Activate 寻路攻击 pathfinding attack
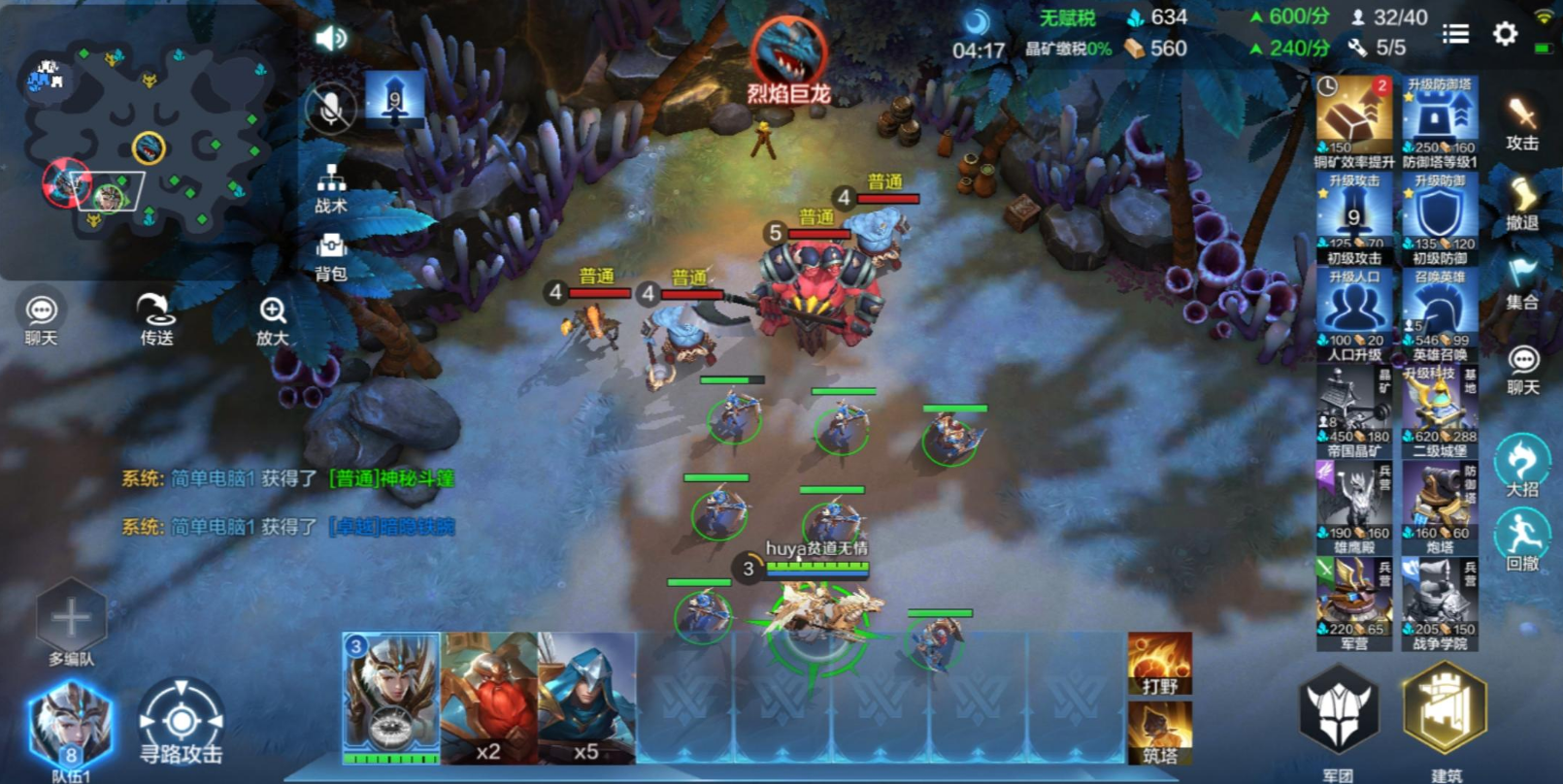This screenshot has width=1563, height=784. [181, 723]
